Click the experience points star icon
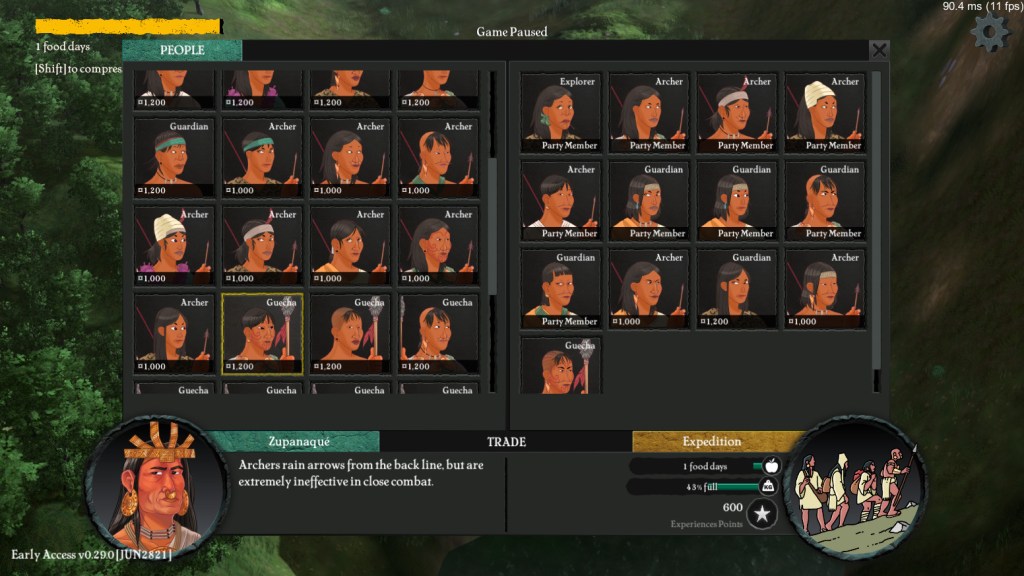1024x576 pixels. pos(762,514)
